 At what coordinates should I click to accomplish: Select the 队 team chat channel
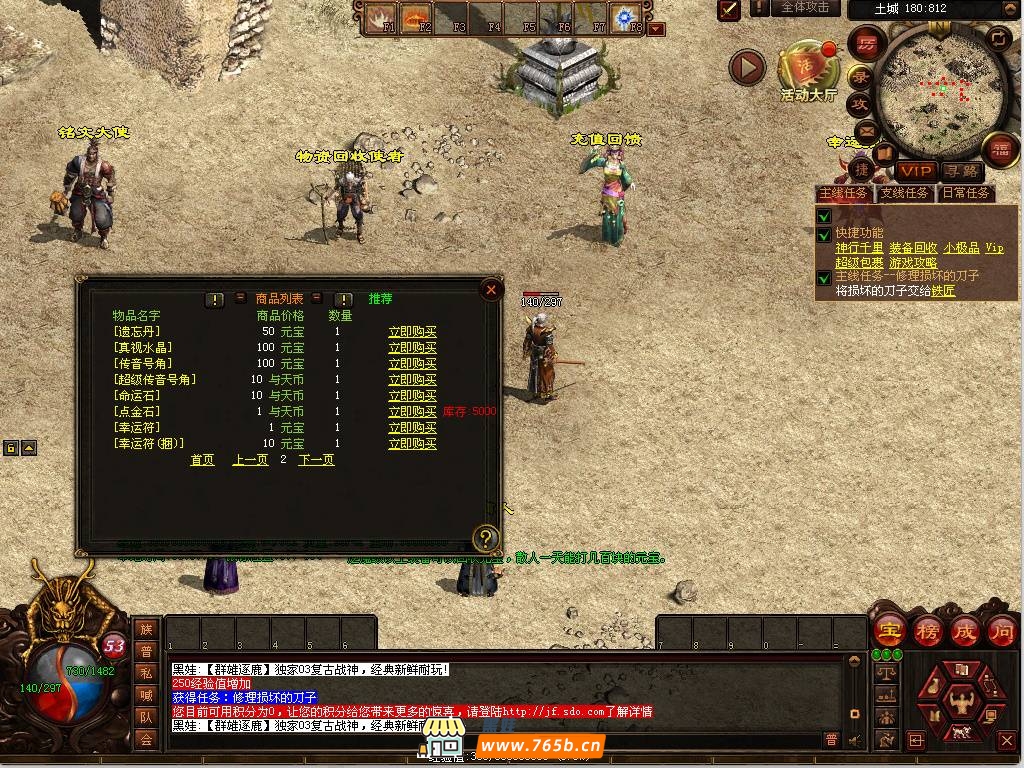[146, 716]
